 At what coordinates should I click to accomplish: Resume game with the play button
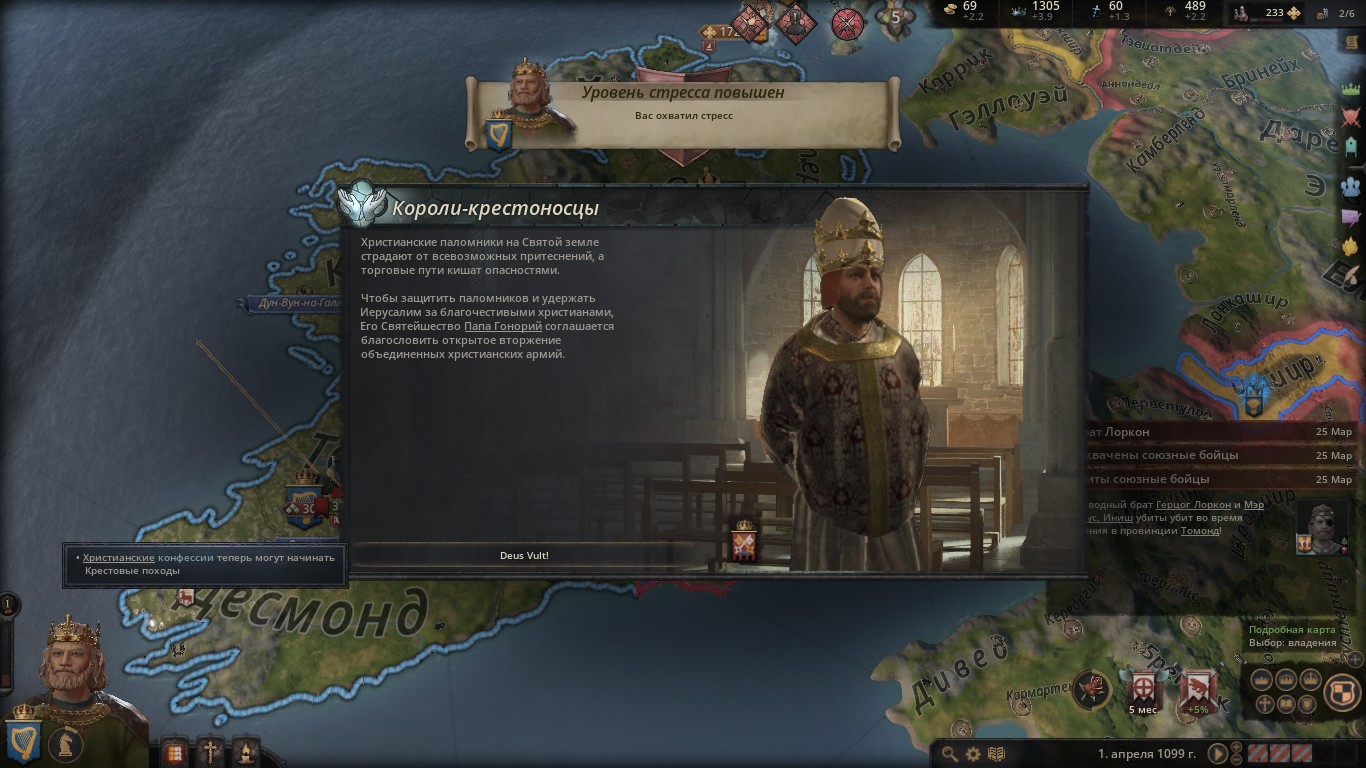[1218, 754]
